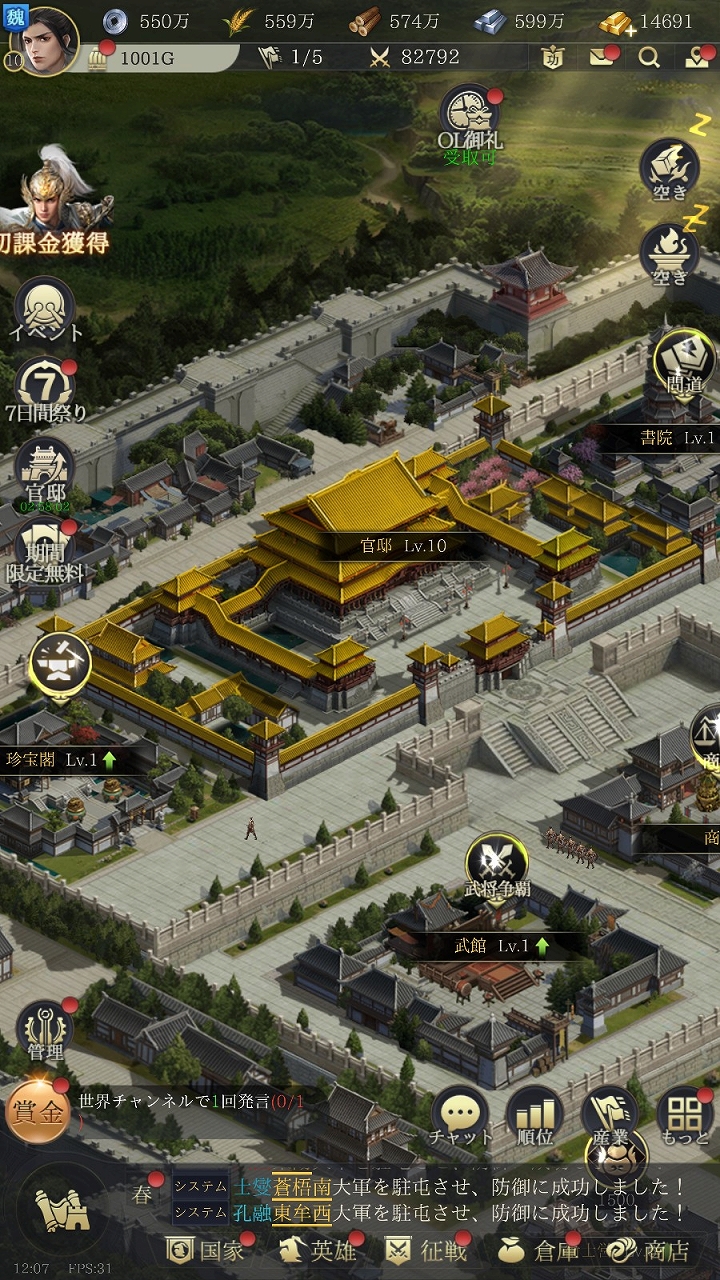
Task: Tap the magnifying glass search icon
Action: [650, 57]
